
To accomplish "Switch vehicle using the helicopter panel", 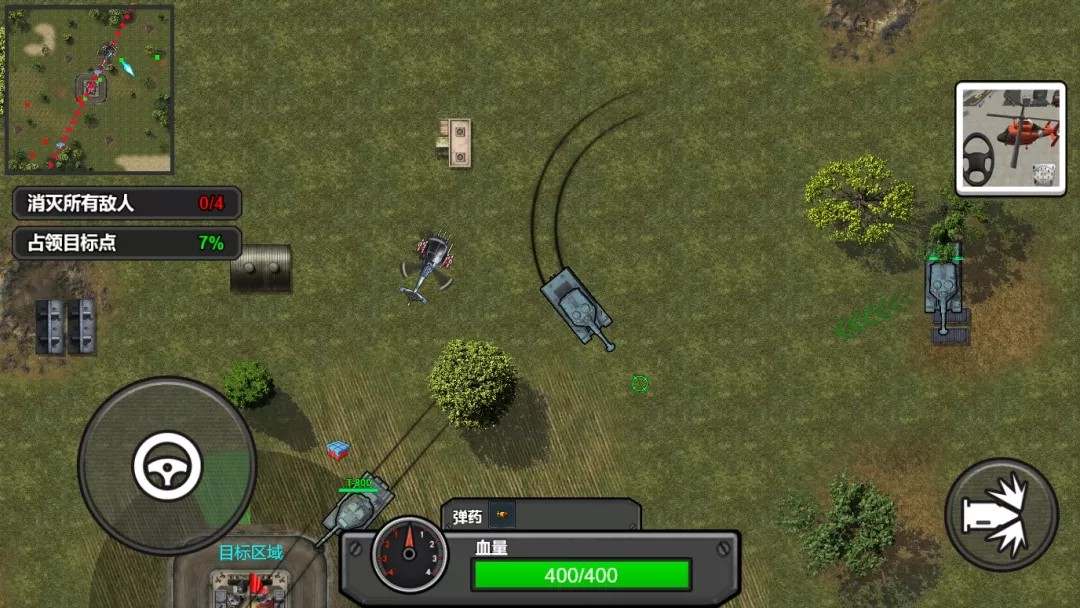I will tap(1010, 138).
